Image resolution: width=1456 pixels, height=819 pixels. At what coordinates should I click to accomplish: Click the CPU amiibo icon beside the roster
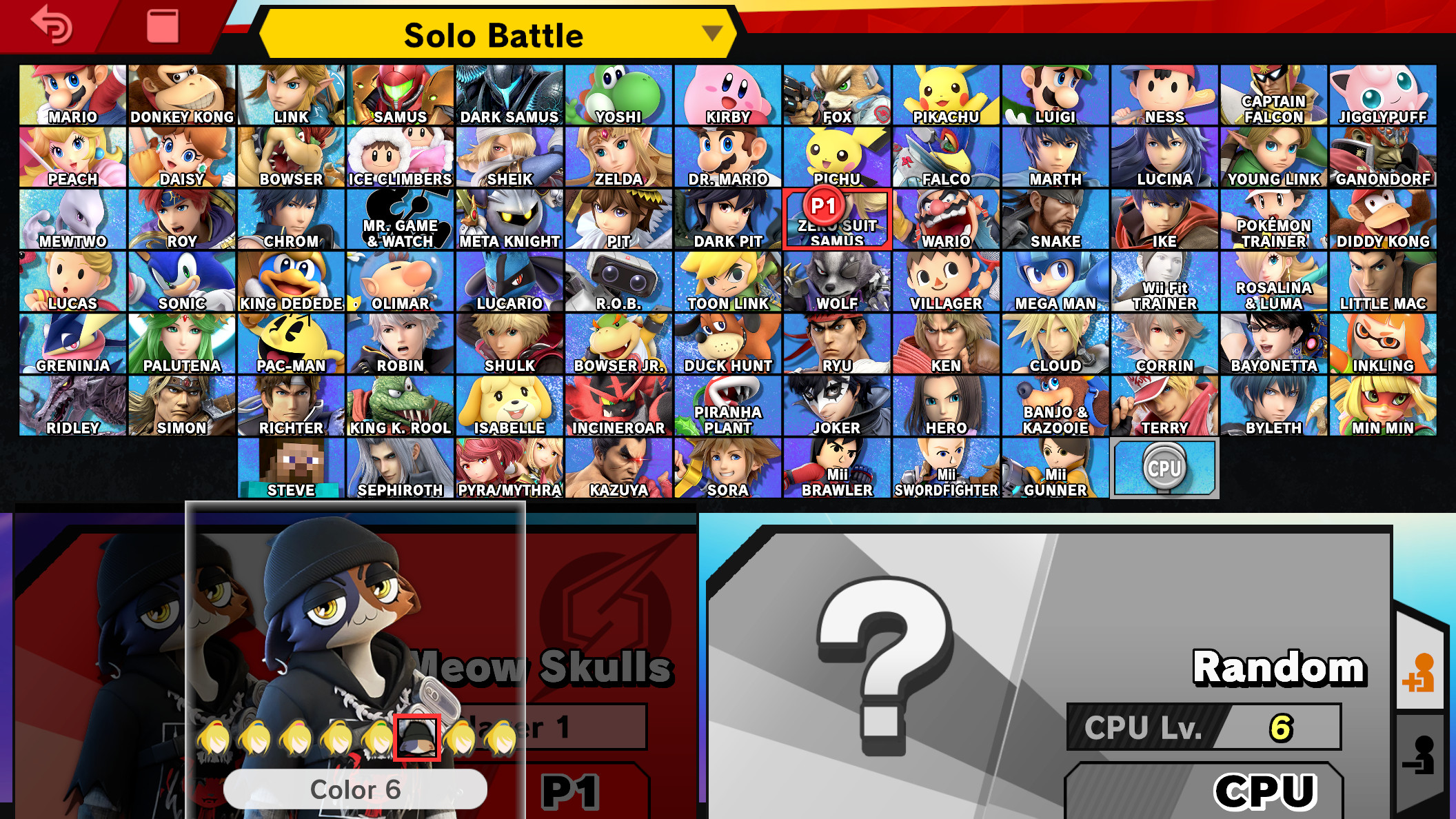[x=1164, y=467]
